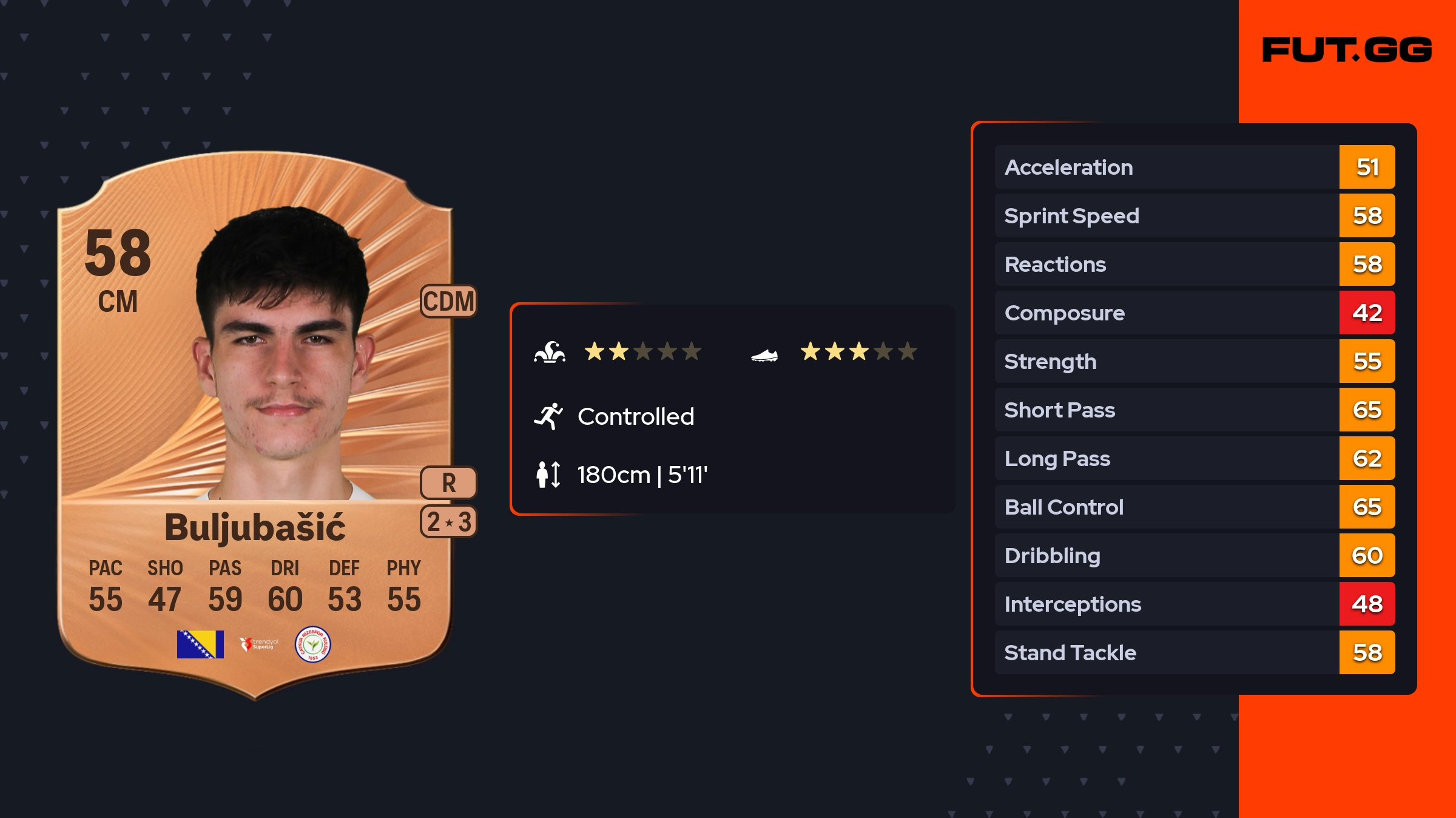Select the Bosnia flag on the card
The height and width of the screenshot is (818, 1456).
coord(200,644)
